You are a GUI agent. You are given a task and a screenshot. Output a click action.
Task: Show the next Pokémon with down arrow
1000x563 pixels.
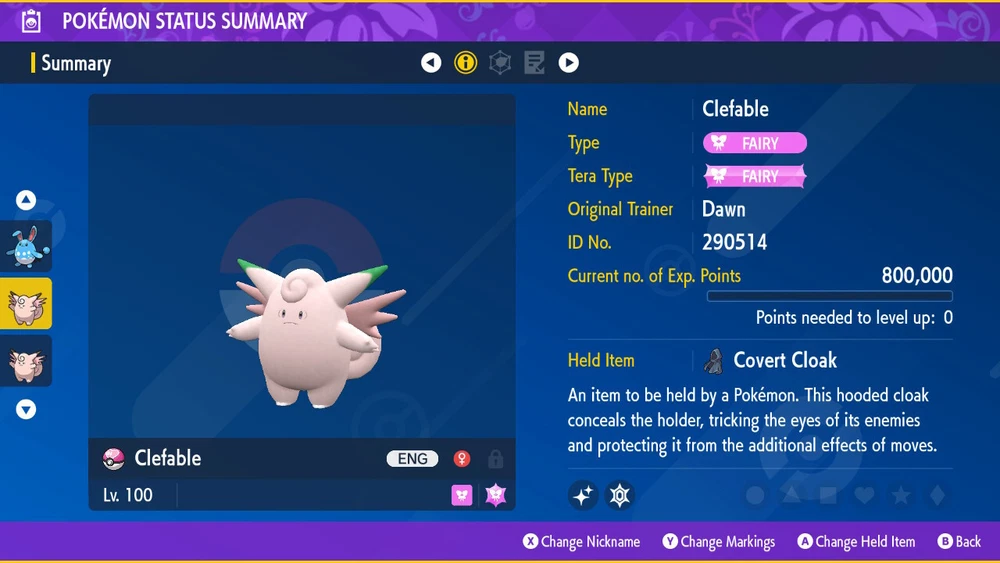click(x=26, y=409)
